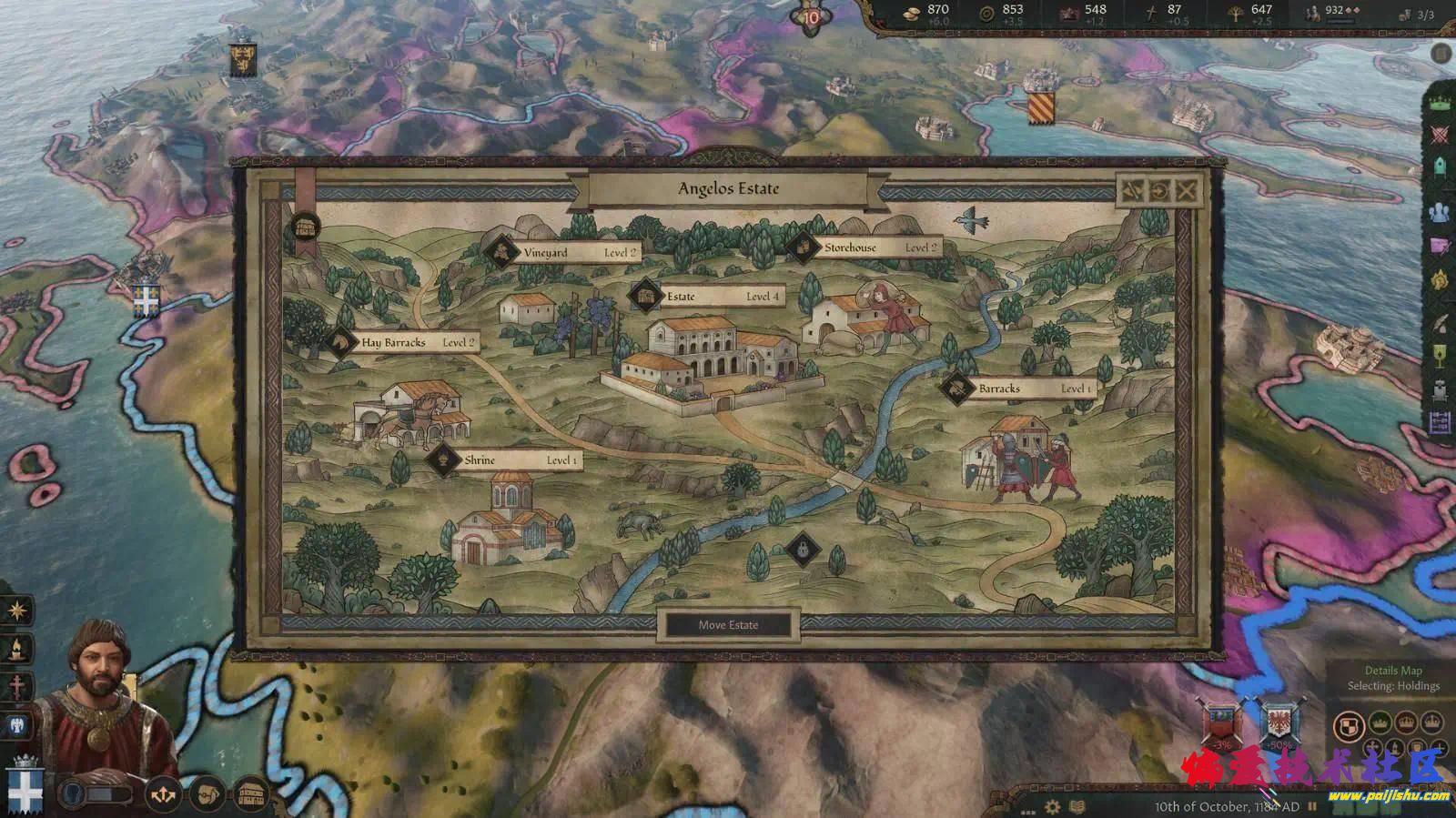The image size is (1456, 818).
Task: Pause the game with the pause button
Action: coord(1312,806)
